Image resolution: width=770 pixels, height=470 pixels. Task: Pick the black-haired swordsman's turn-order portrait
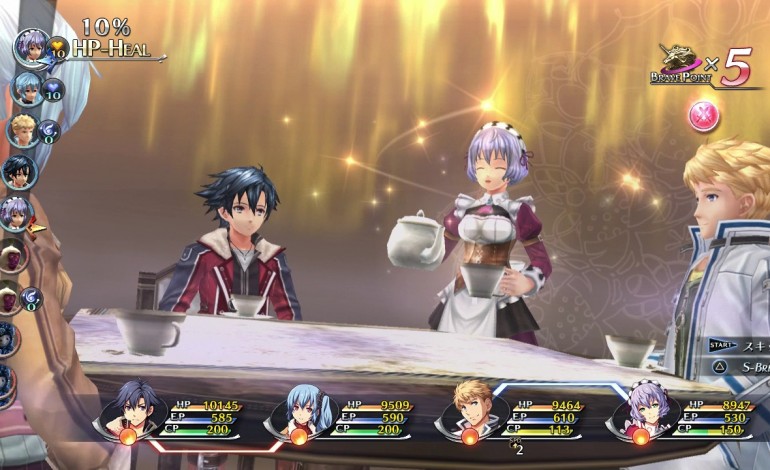[x=19, y=171]
